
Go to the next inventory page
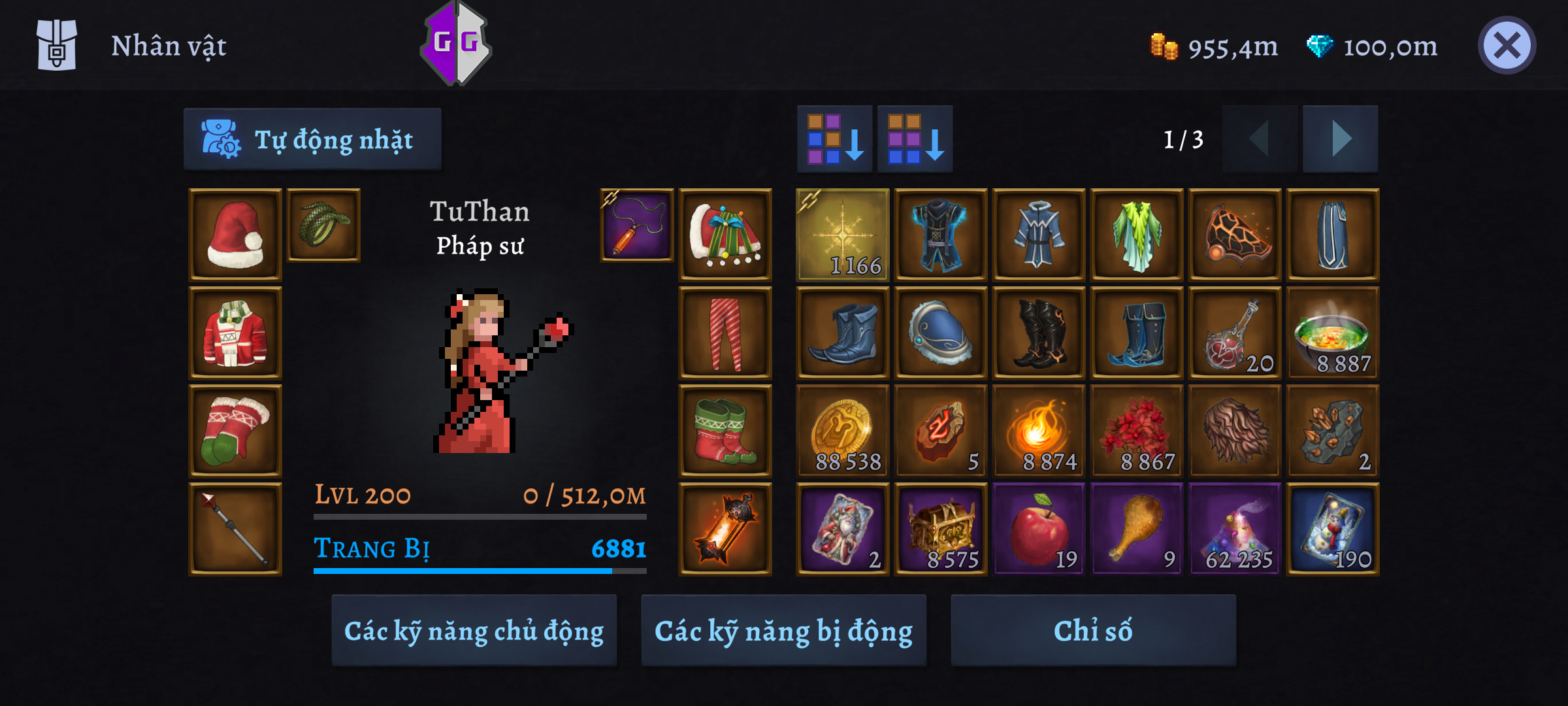click(x=1340, y=139)
